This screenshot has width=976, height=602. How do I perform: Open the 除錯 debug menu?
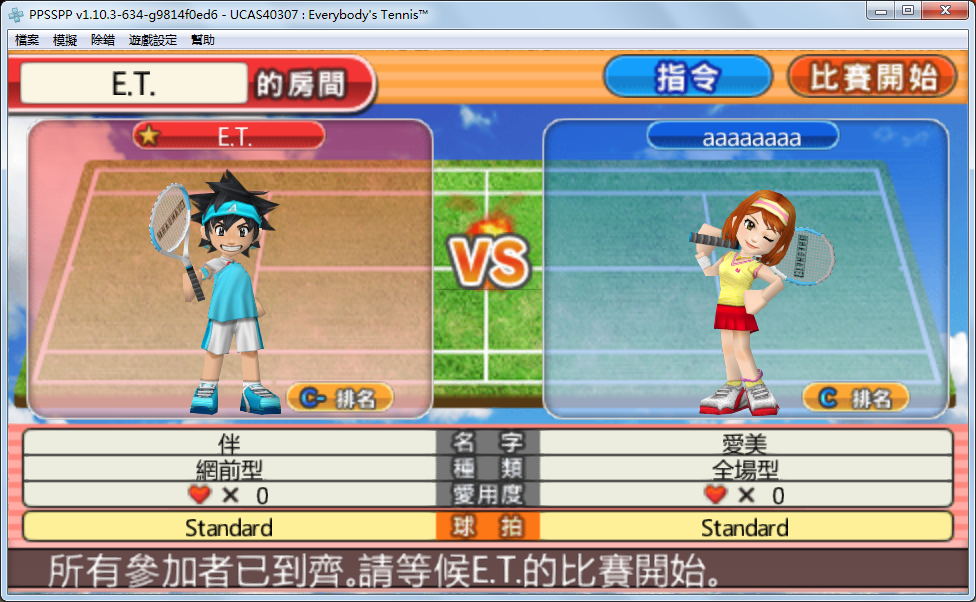[103, 40]
